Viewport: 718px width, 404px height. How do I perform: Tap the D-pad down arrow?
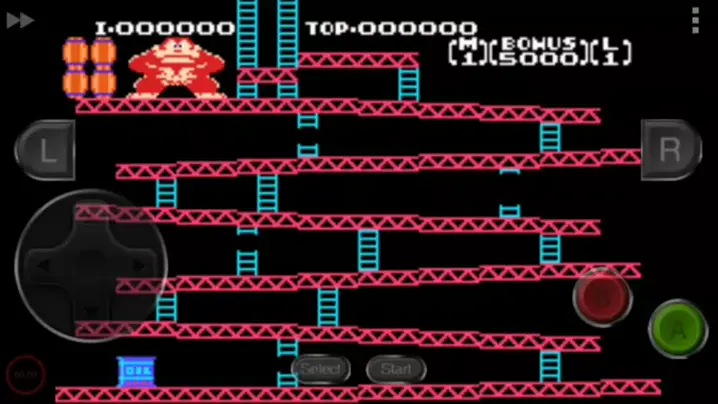(x=91, y=310)
